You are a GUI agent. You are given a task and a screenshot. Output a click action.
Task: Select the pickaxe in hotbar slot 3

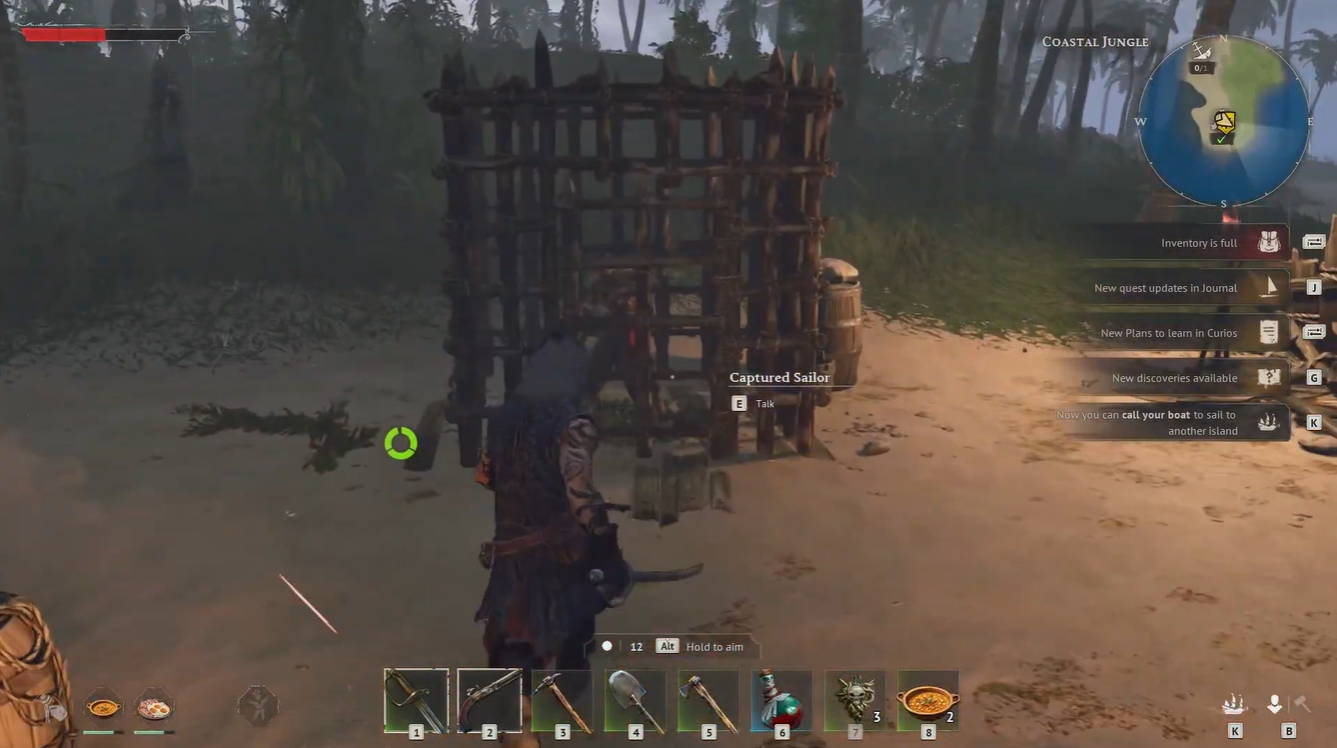562,700
